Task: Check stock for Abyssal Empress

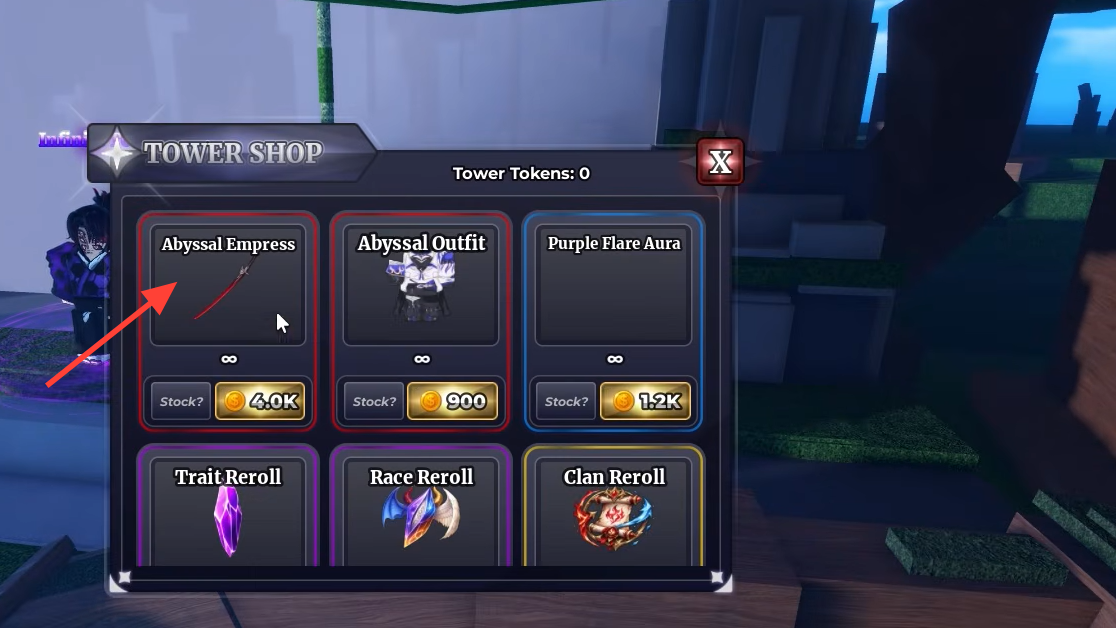Action: click(182, 401)
